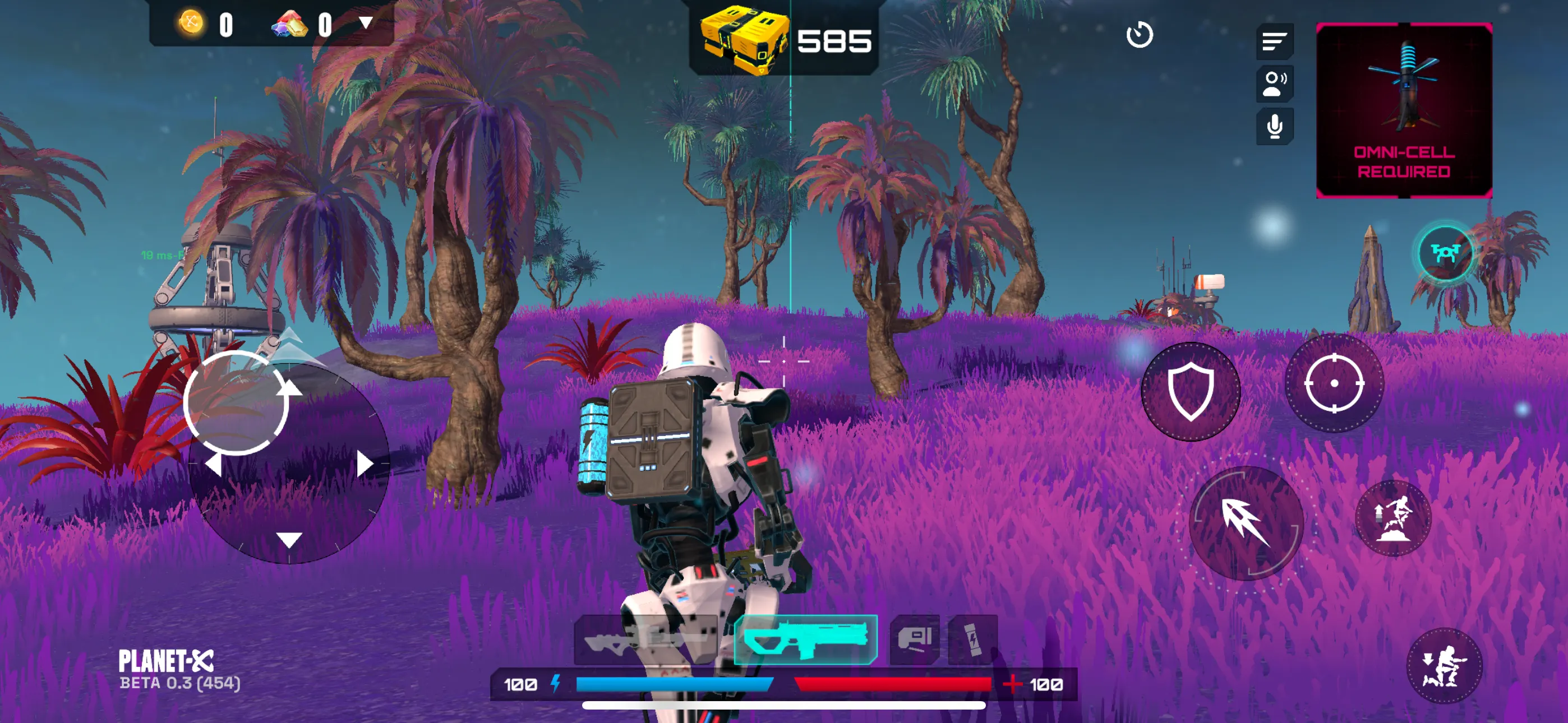Fire the weapon with the rocket button

1246,522
